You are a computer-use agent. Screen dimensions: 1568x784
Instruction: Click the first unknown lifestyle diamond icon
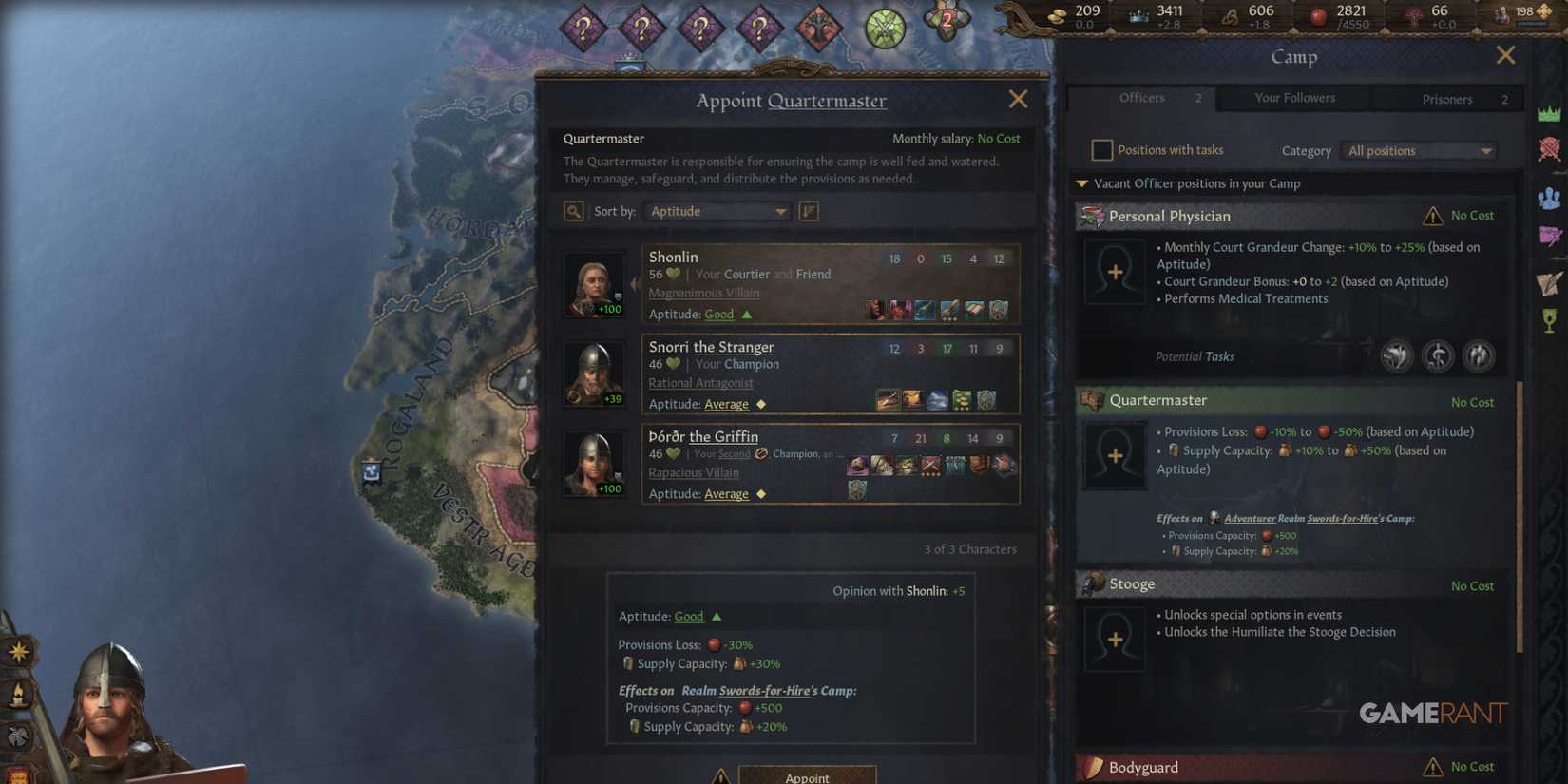pyautogui.click(x=583, y=26)
